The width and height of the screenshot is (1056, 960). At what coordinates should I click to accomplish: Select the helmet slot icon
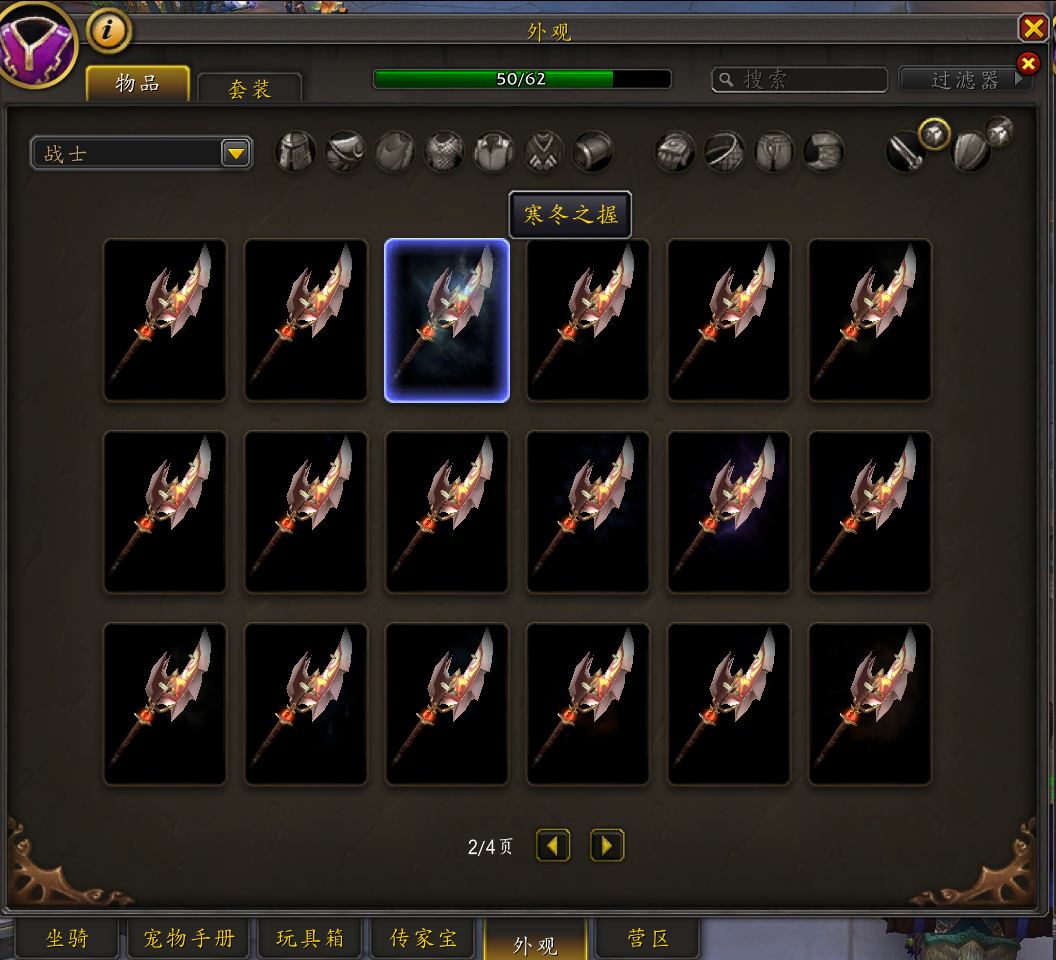click(296, 152)
